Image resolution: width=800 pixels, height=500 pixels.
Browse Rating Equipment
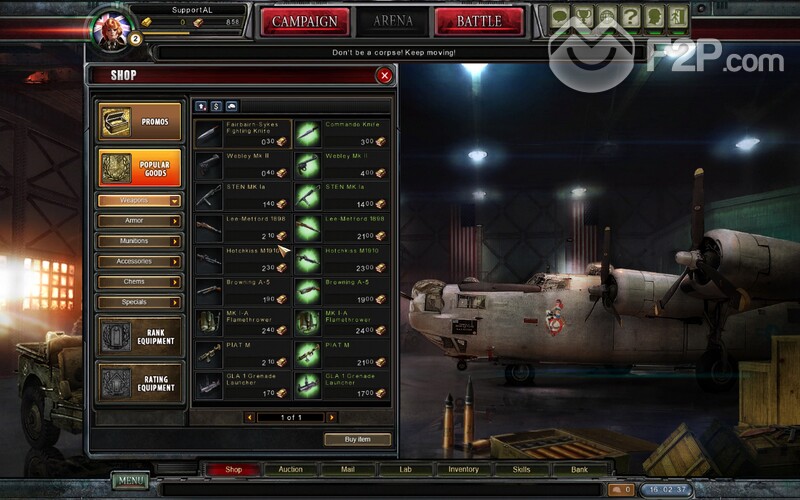140,382
